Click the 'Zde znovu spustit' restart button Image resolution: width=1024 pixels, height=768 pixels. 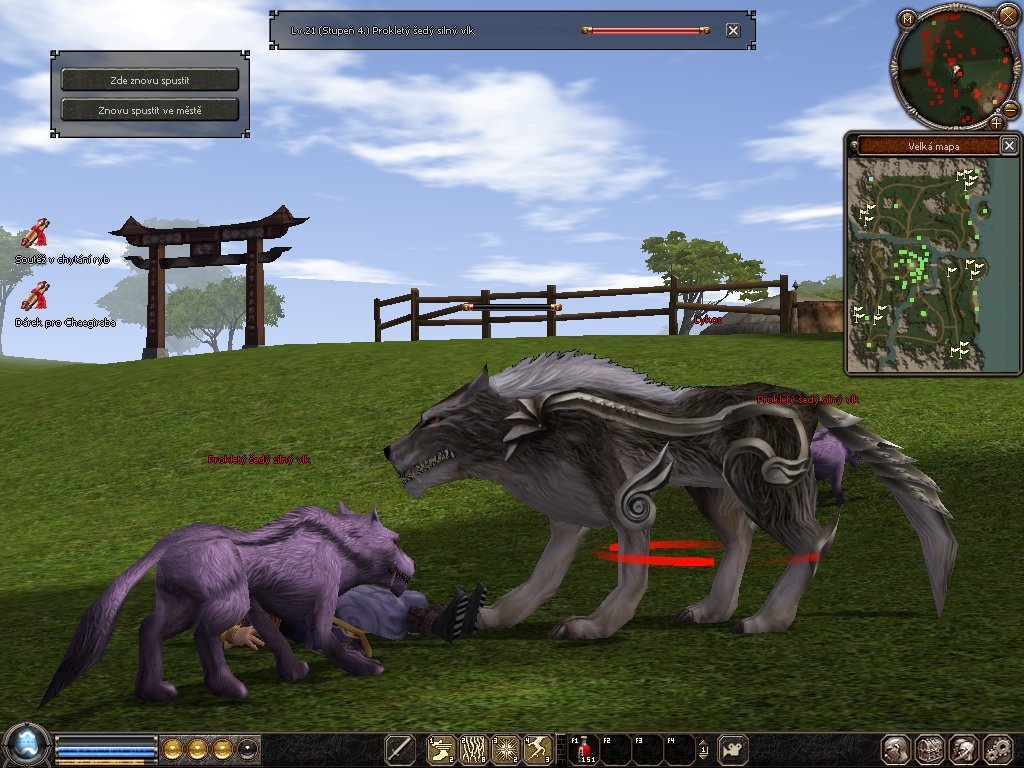pyautogui.click(x=150, y=79)
